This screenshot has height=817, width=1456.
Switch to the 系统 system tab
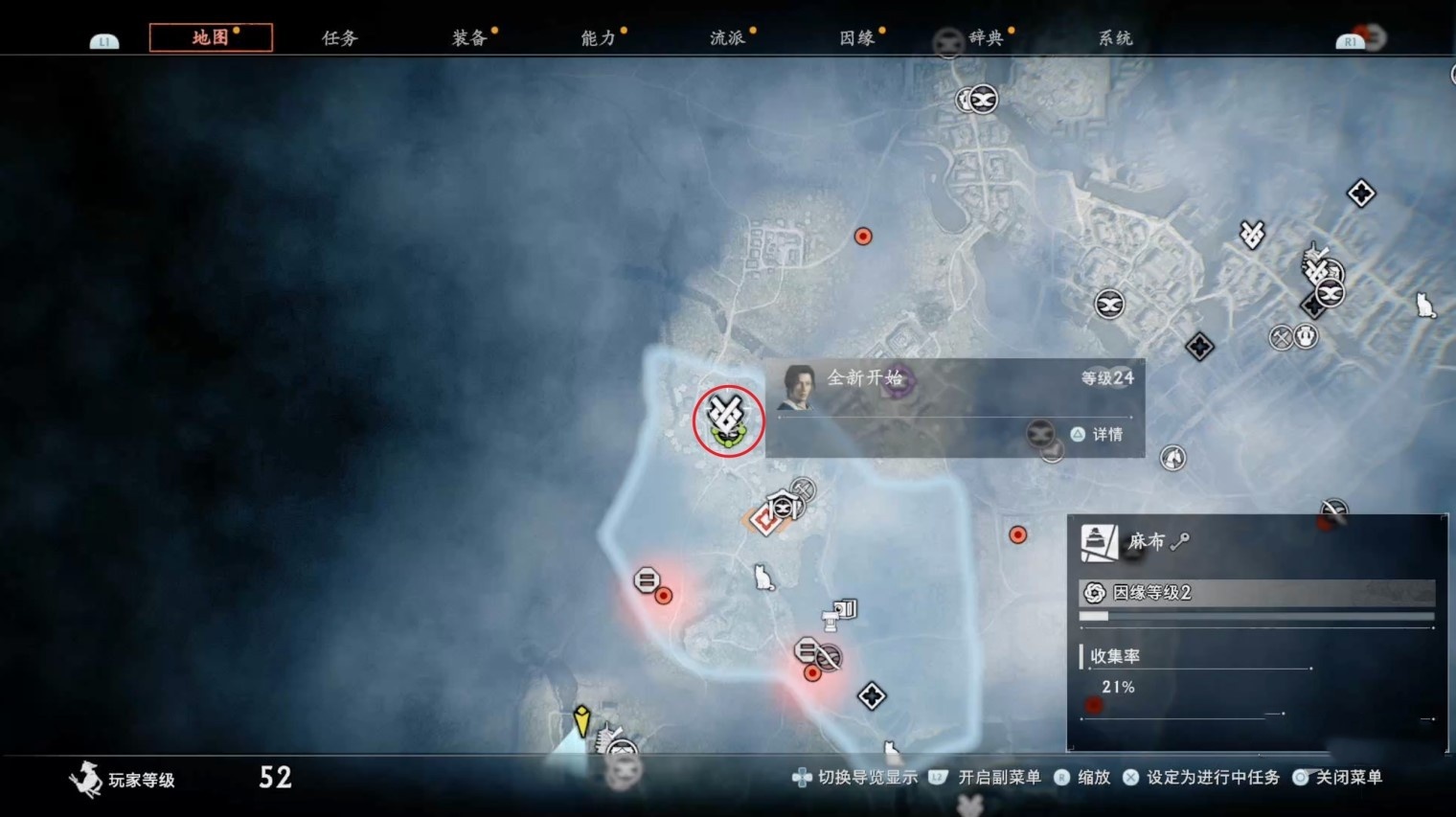[1115, 38]
